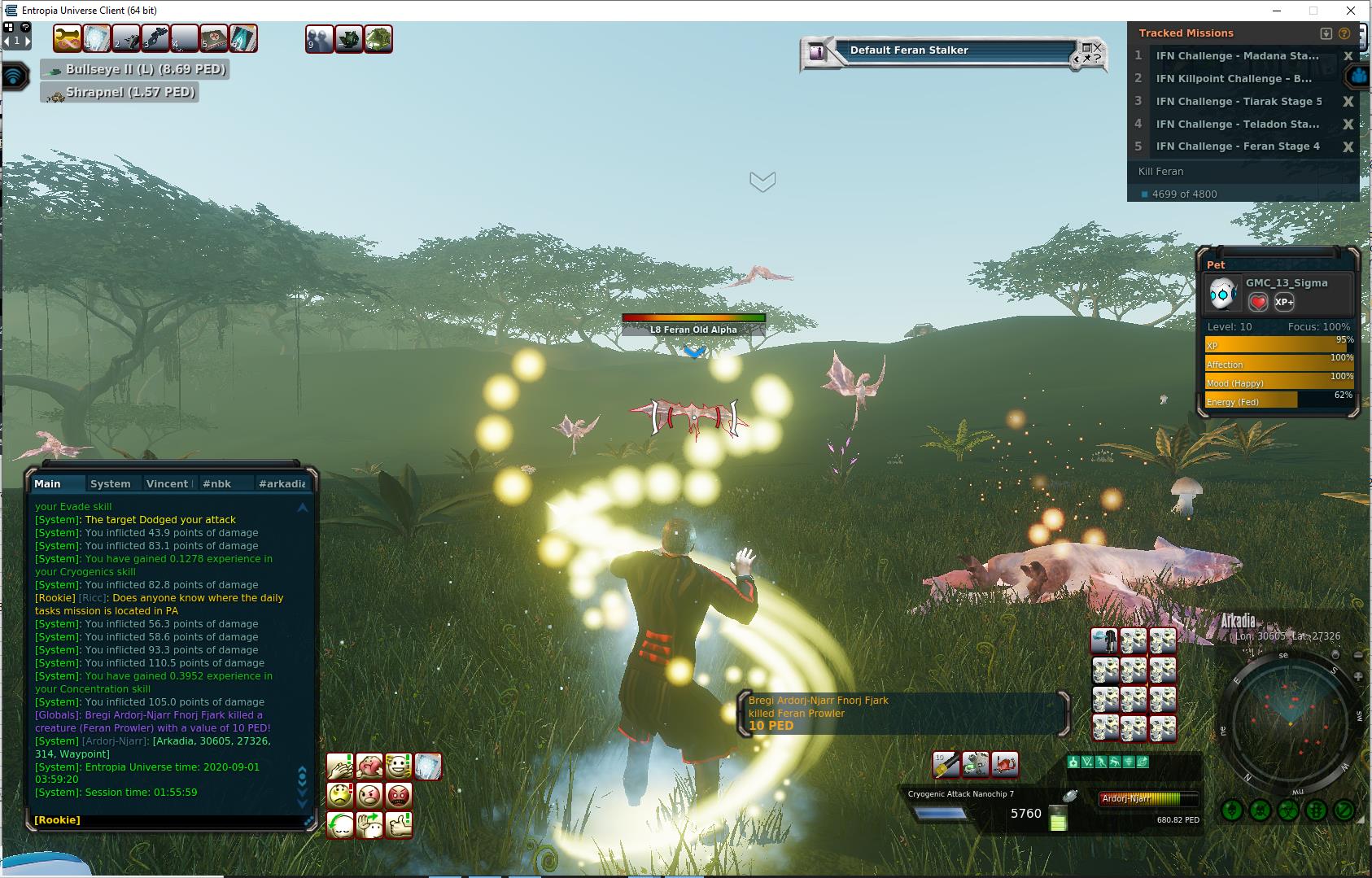This screenshot has width=1372, height=878.
Task: Open the #arkadia chat channel tab
Action: pos(282,483)
